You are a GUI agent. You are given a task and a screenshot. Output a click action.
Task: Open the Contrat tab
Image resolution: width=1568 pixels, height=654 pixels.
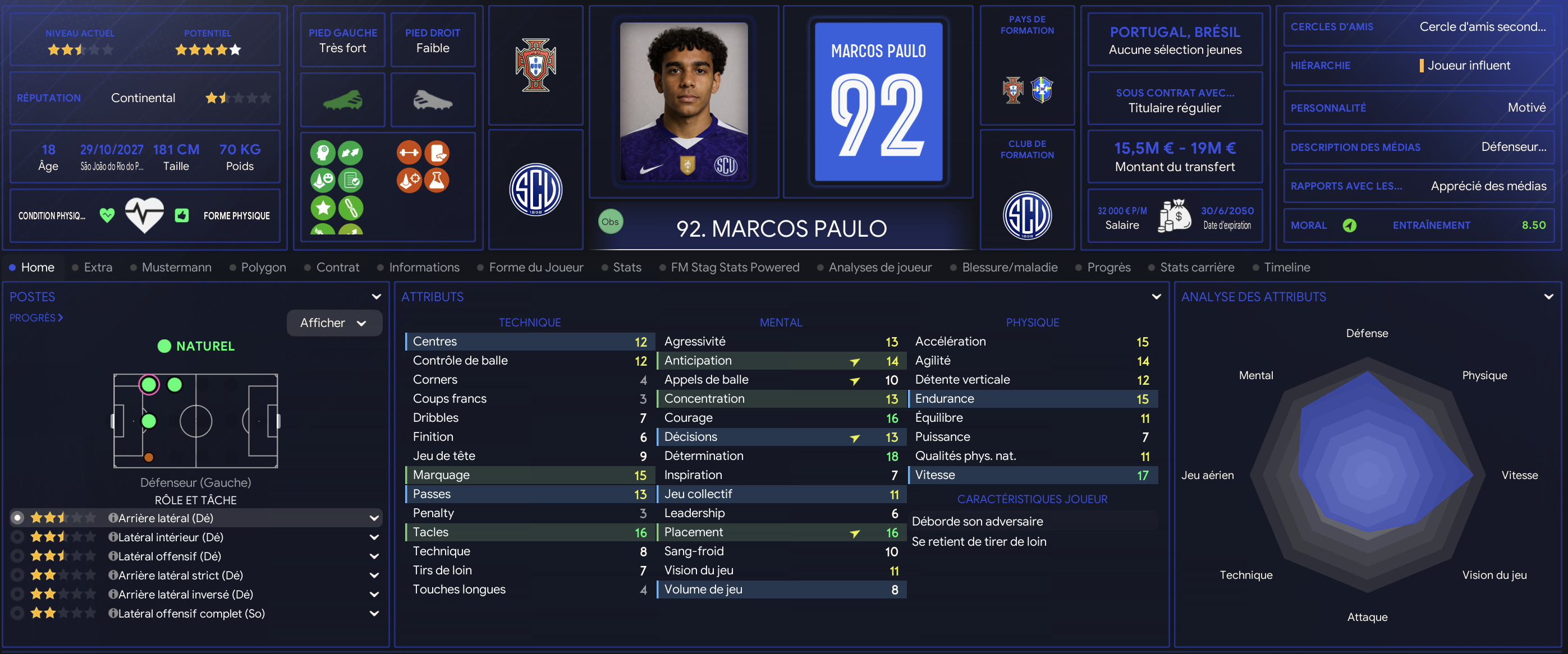click(x=337, y=267)
